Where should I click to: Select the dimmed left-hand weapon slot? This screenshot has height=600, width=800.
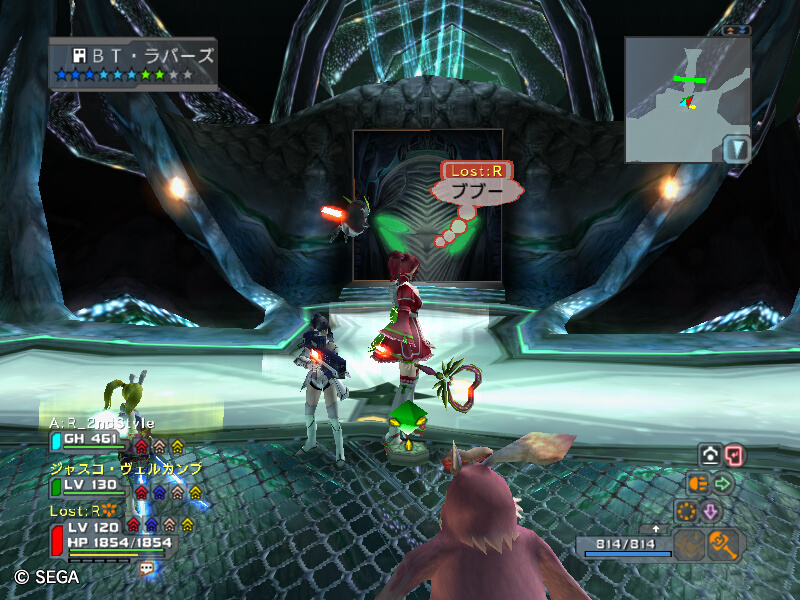click(x=689, y=544)
